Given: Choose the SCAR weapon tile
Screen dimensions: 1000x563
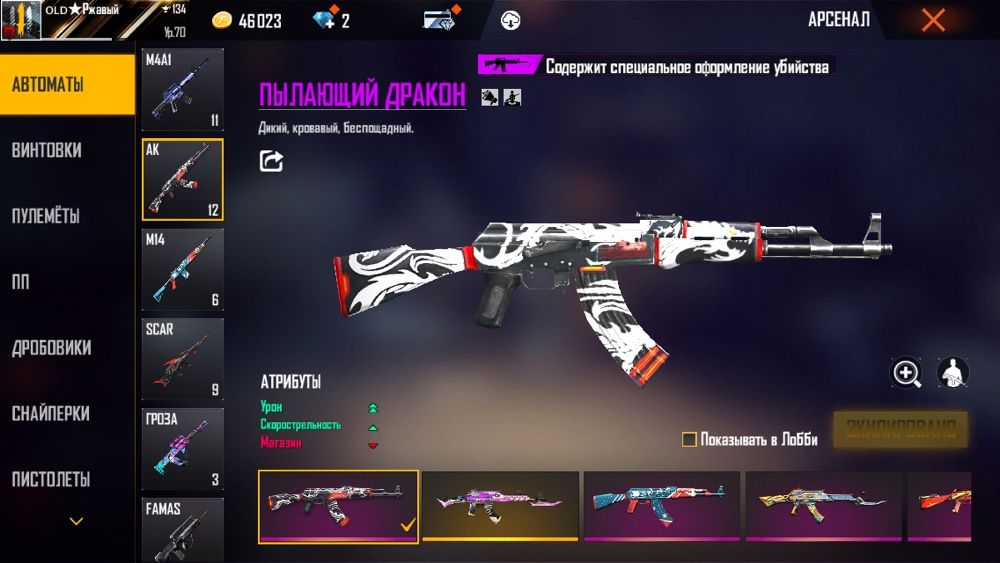Looking at the screenshot, I should (x=182, y=359).
